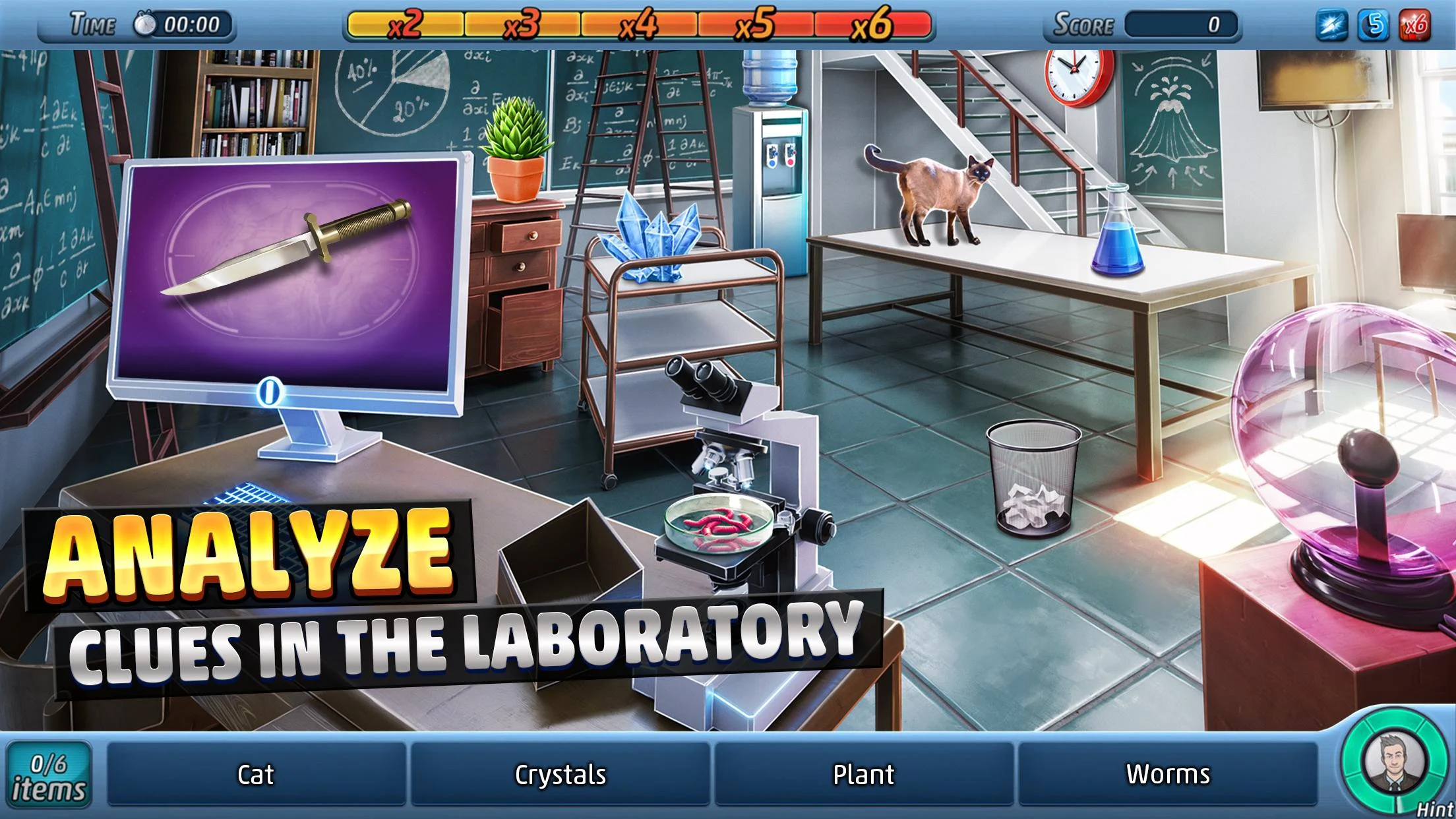Pick Worms from the item list

1168,774
